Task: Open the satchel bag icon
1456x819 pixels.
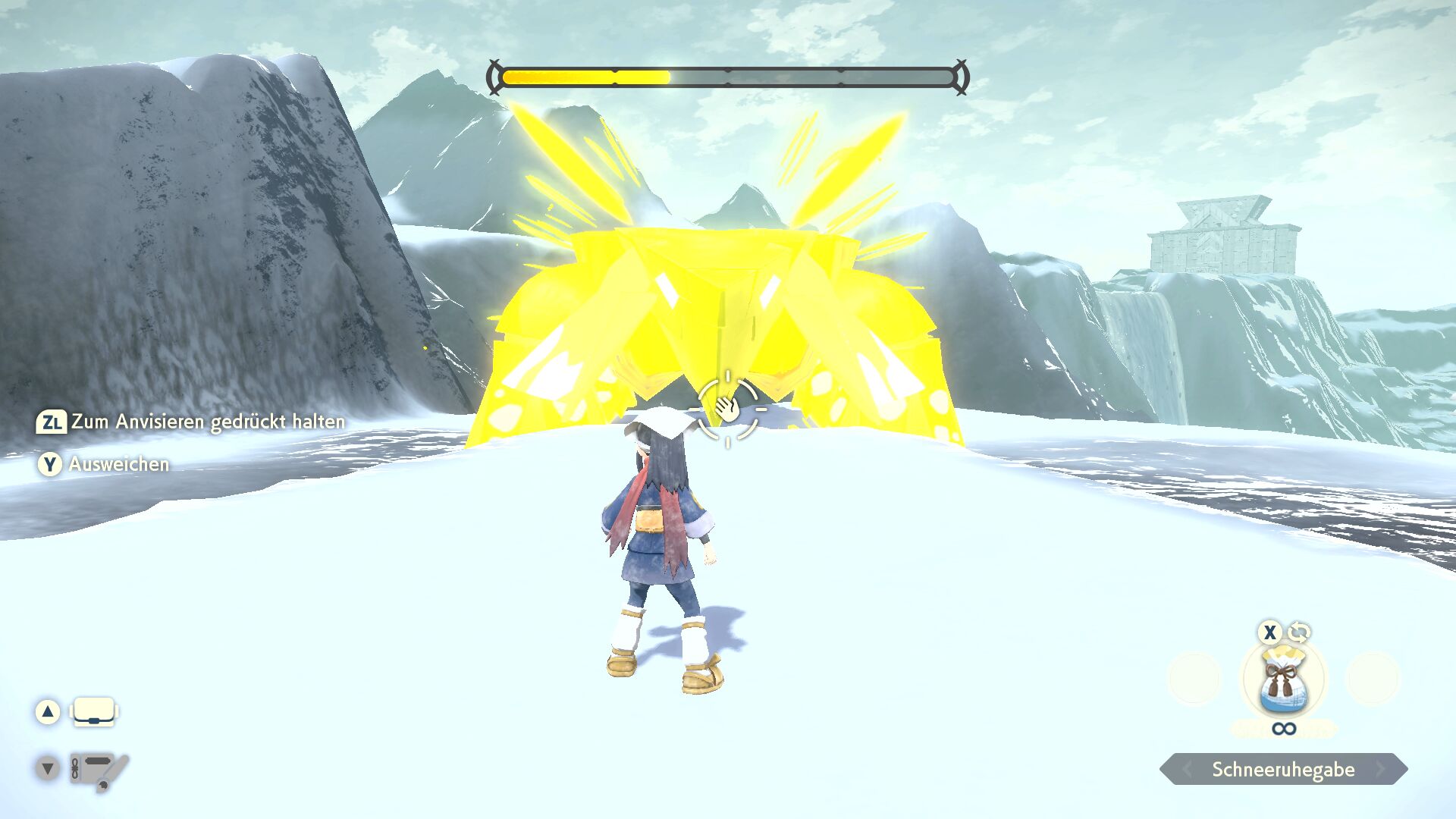Action: [94, 712]
